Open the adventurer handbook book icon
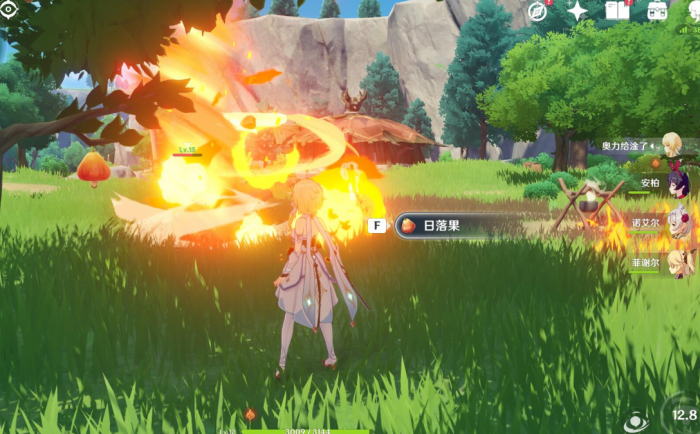Screen dimensions: 700x434 point(617,11)
